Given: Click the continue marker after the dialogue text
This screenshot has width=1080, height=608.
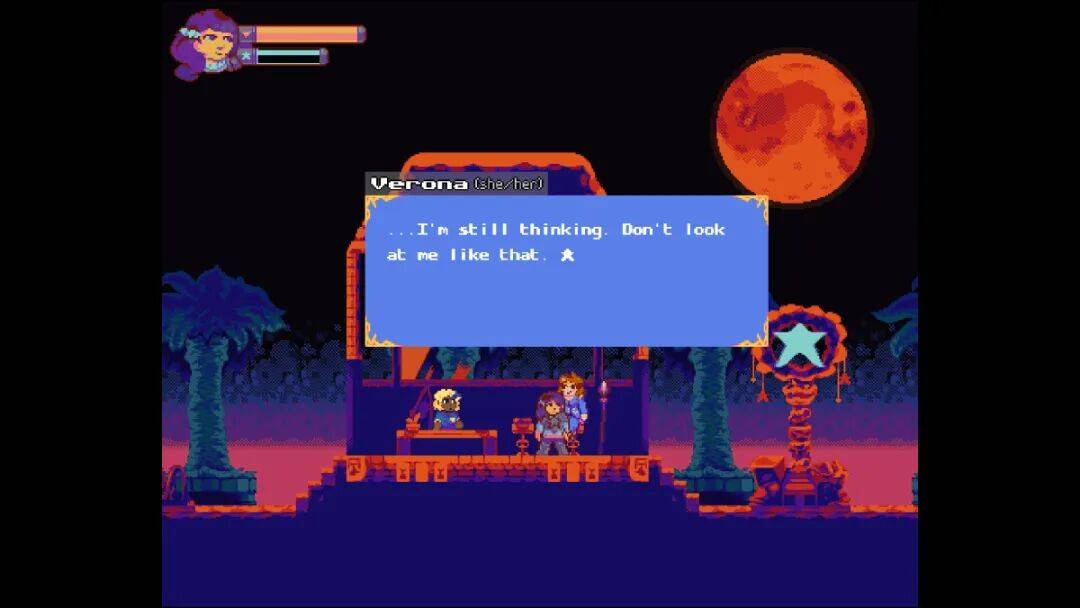Looking at the screenshot, I should tap(567, 256).
